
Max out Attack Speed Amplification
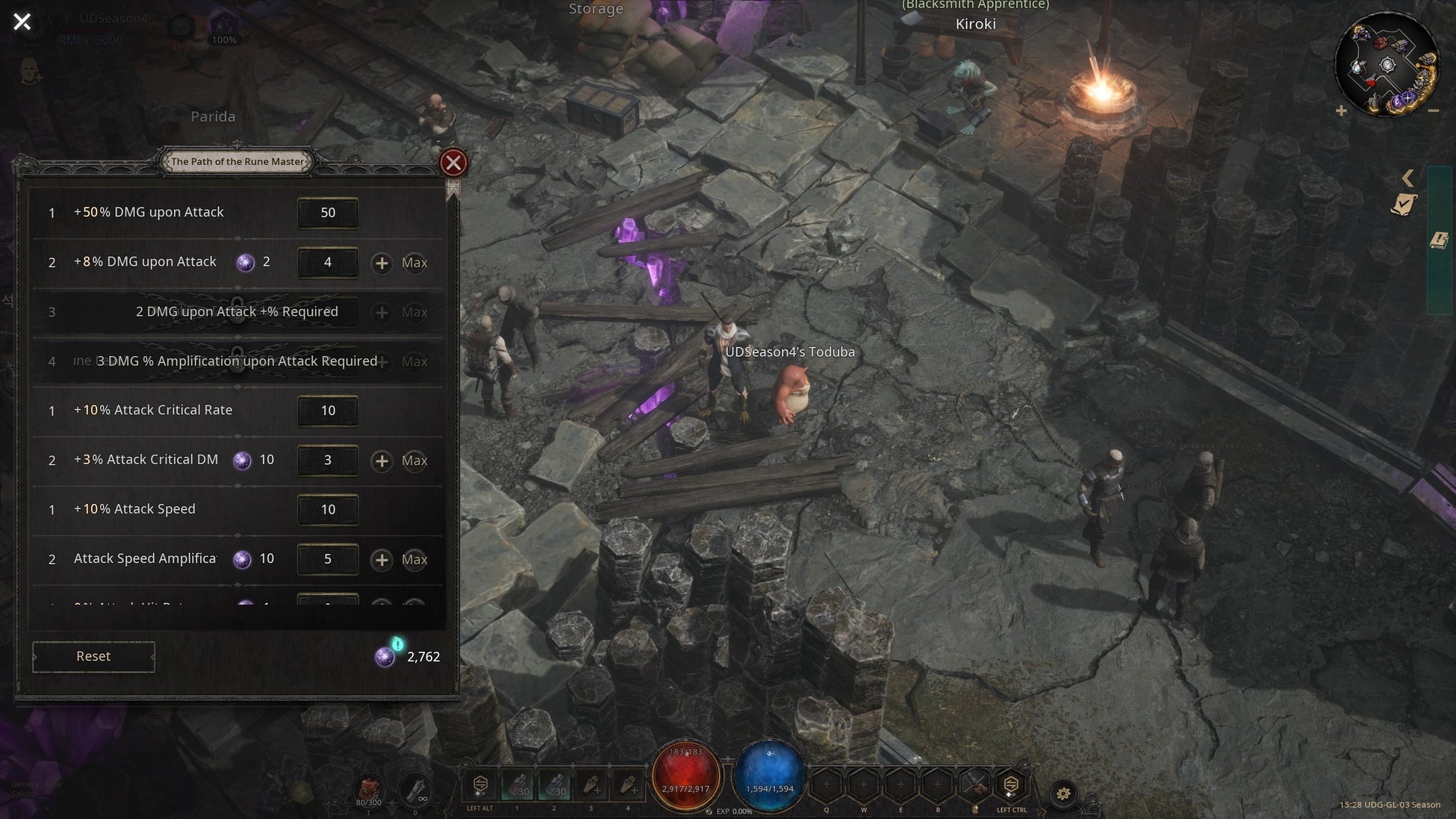414,559
